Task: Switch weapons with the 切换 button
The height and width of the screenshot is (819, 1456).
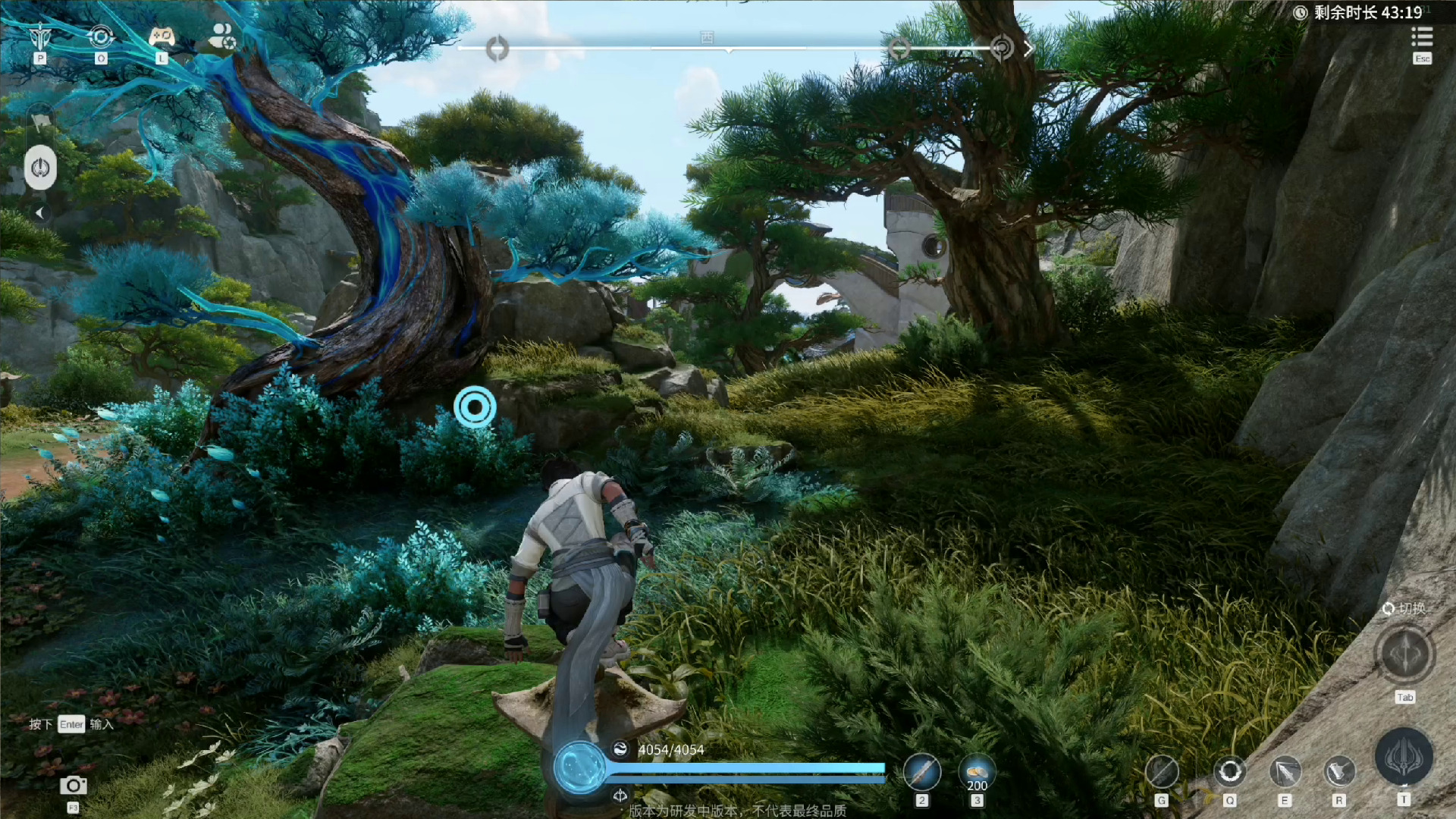Action: click(x=1404, y=654)
